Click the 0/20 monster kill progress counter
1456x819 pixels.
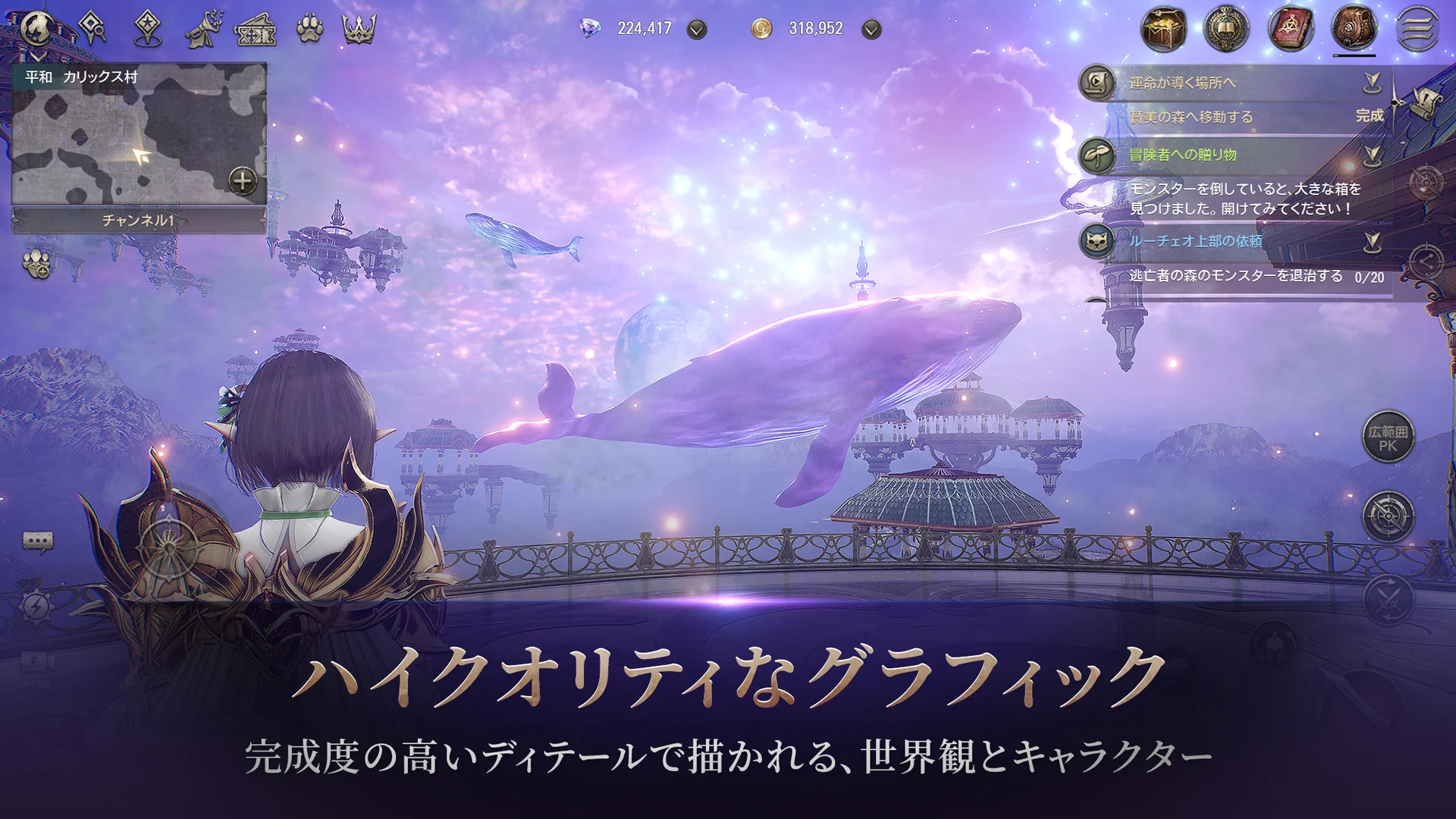1370,277
